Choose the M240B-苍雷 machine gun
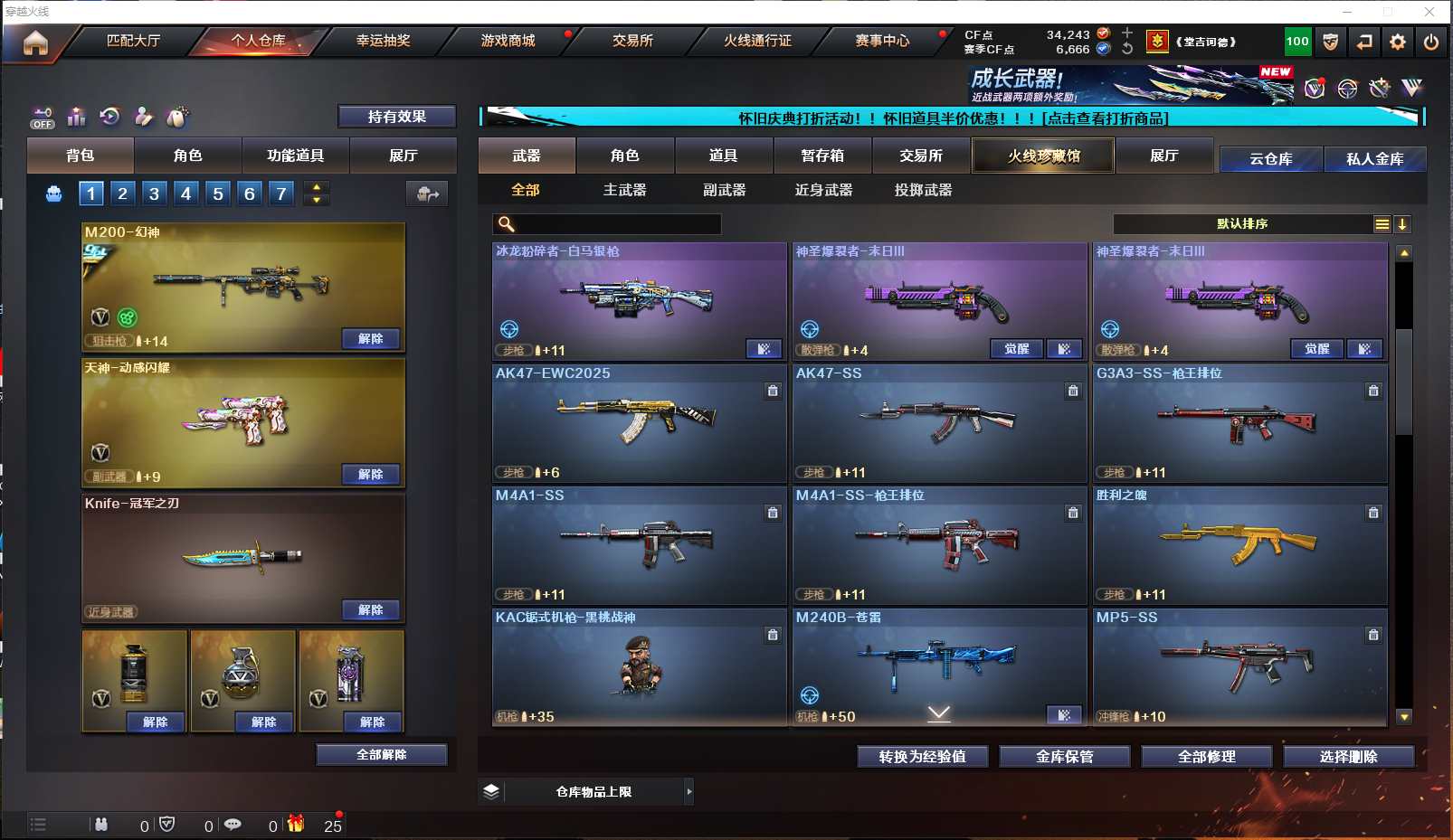 click(939, 665)
